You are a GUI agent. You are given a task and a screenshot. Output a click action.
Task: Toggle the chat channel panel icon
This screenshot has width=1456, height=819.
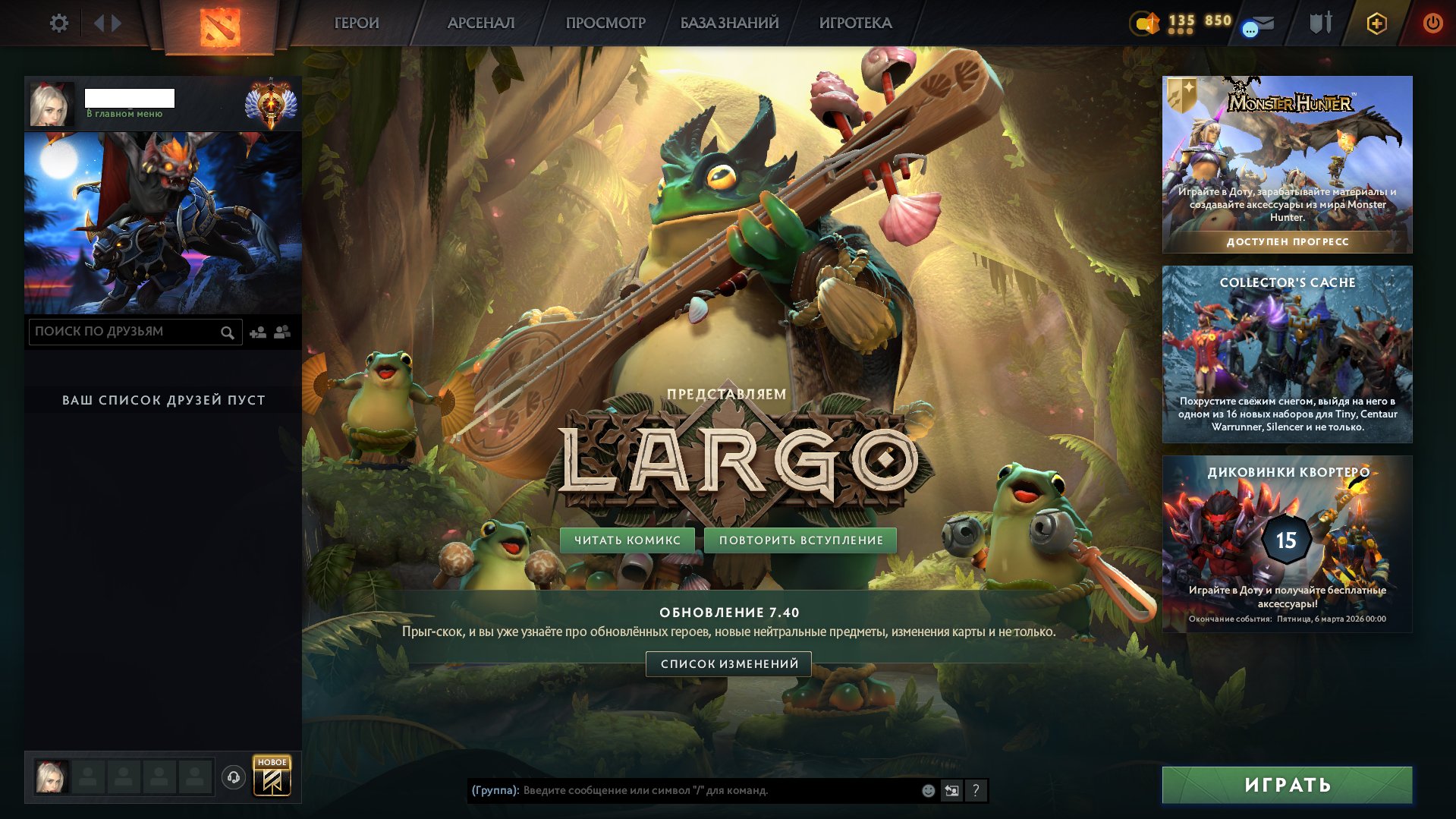[951, 791]
